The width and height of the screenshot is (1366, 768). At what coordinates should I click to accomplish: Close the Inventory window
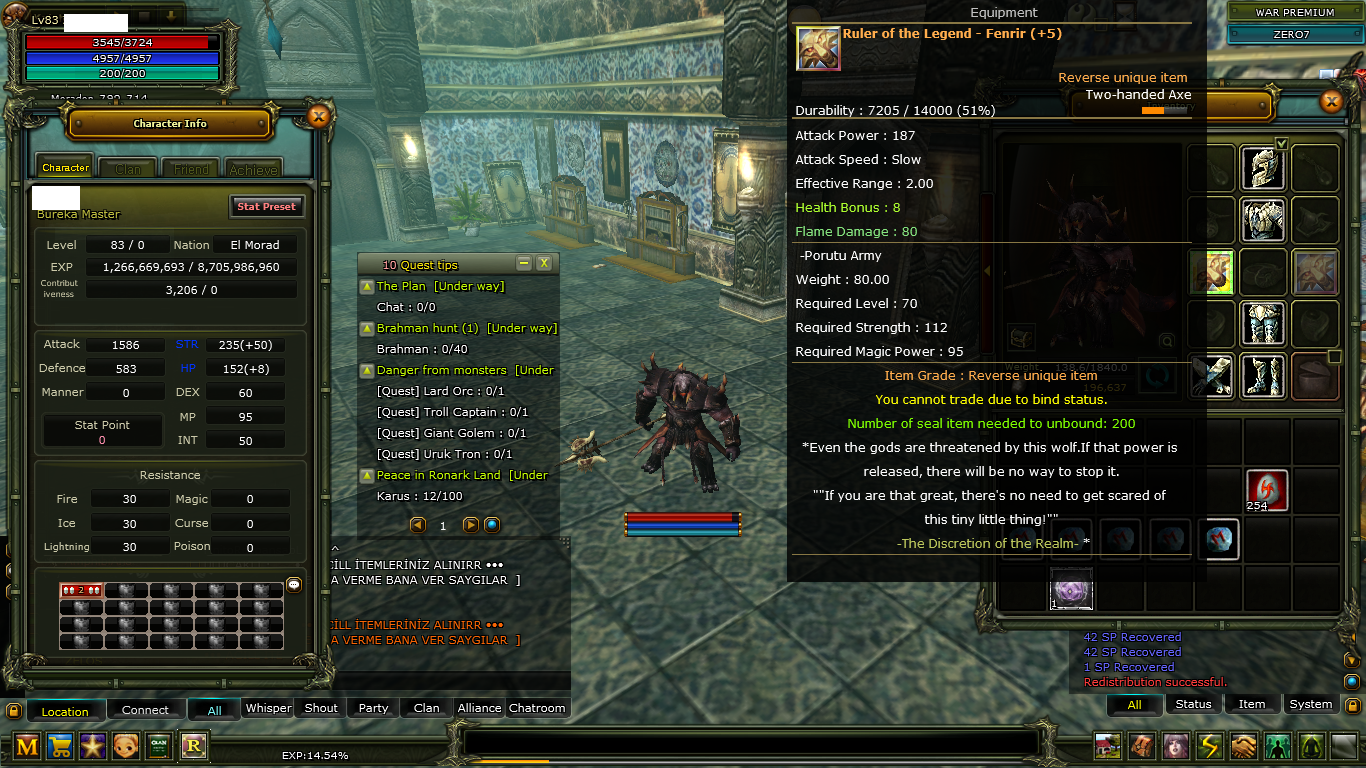[x=1331, y=101]
